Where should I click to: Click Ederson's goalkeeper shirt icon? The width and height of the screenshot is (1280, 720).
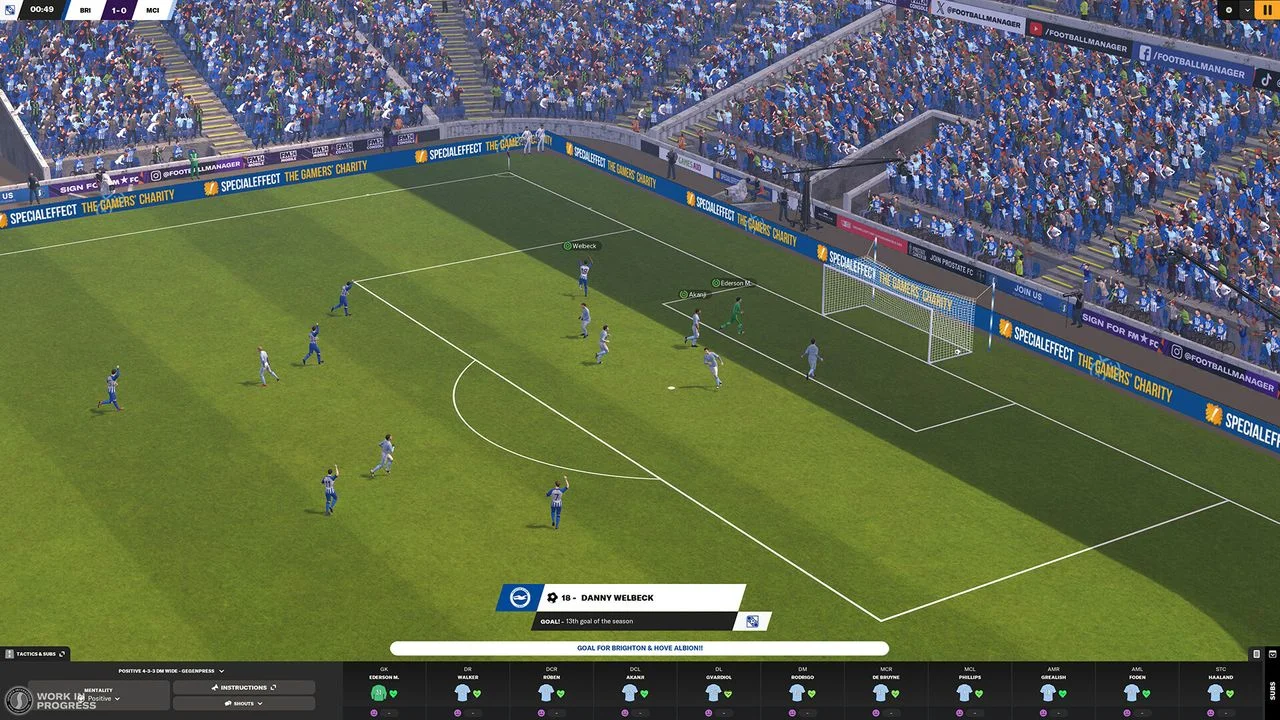tap(378, 691)
